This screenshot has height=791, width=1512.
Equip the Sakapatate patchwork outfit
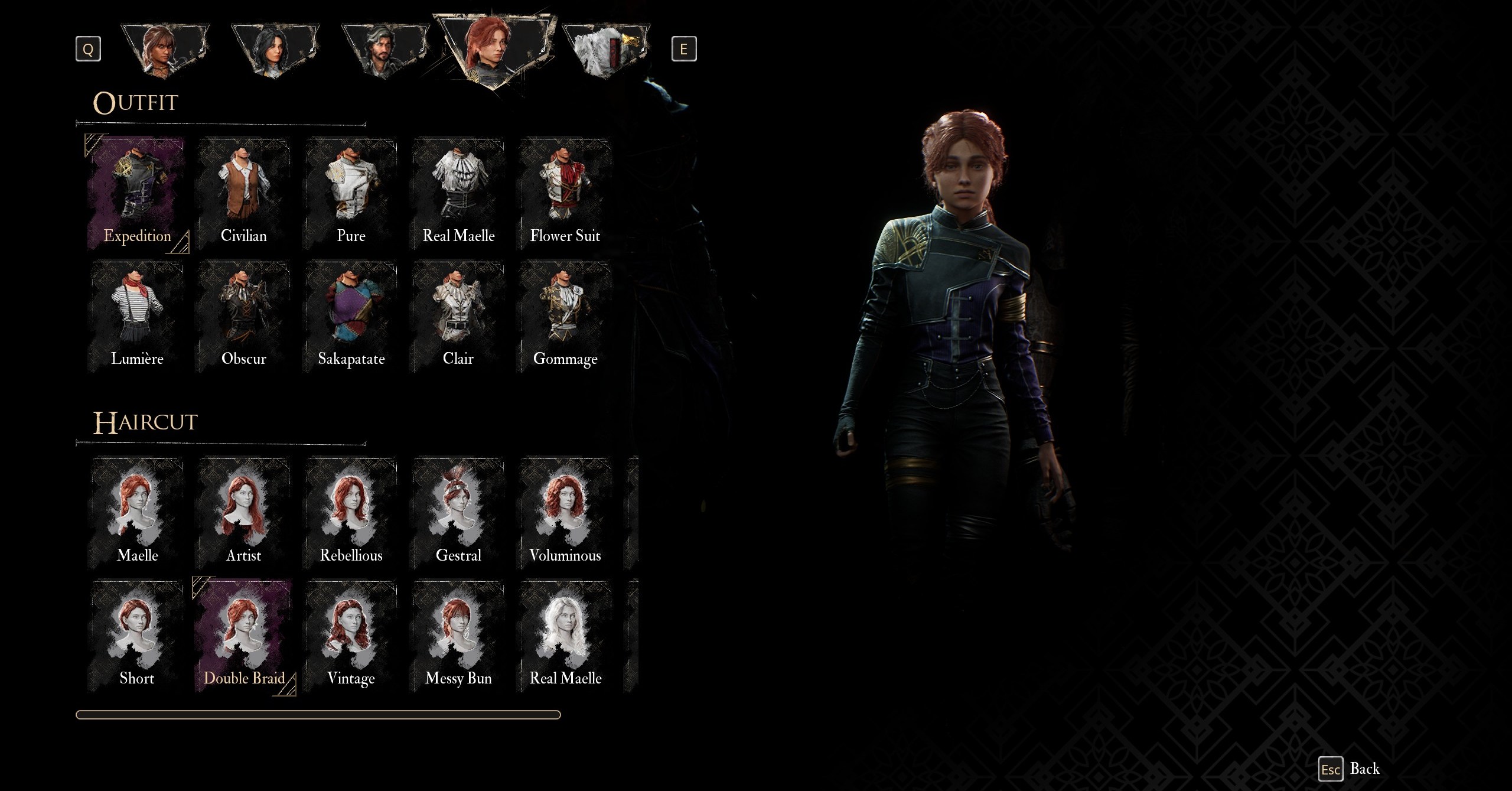point(351,317)
